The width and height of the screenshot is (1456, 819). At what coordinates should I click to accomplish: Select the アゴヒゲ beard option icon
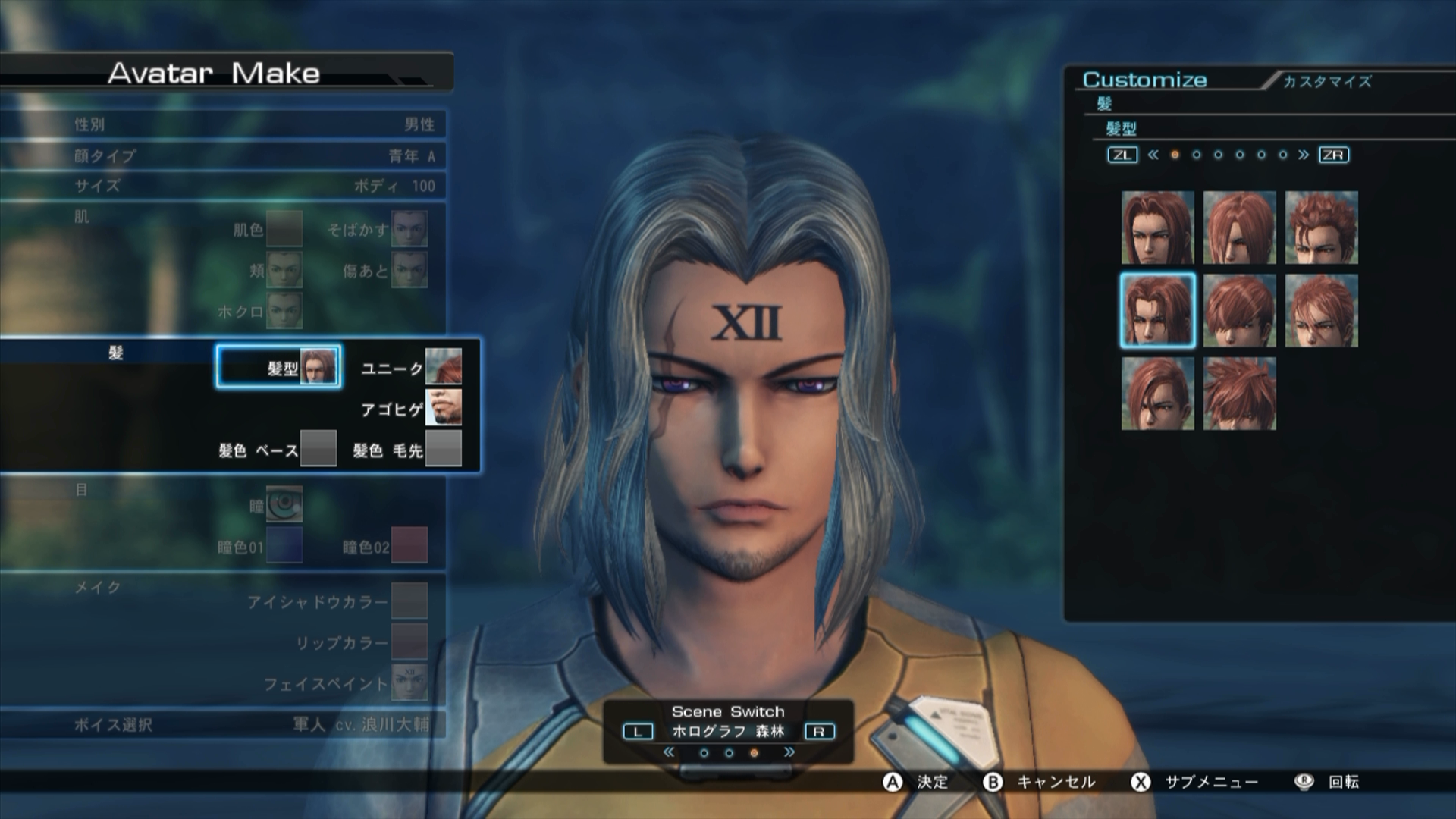[x=445, y=408]
